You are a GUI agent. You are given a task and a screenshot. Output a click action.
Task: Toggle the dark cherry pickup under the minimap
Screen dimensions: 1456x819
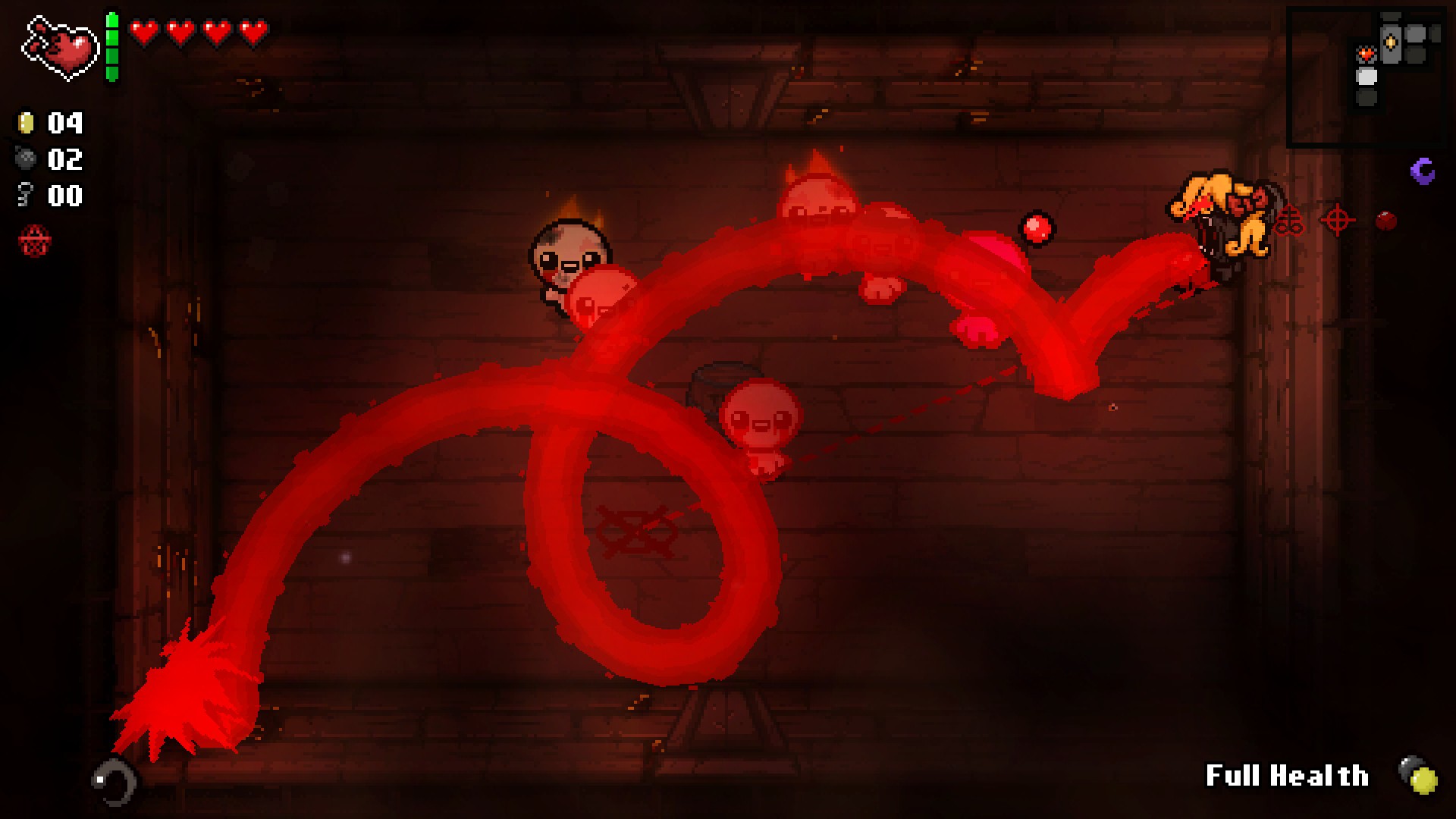coord(1386,220)
